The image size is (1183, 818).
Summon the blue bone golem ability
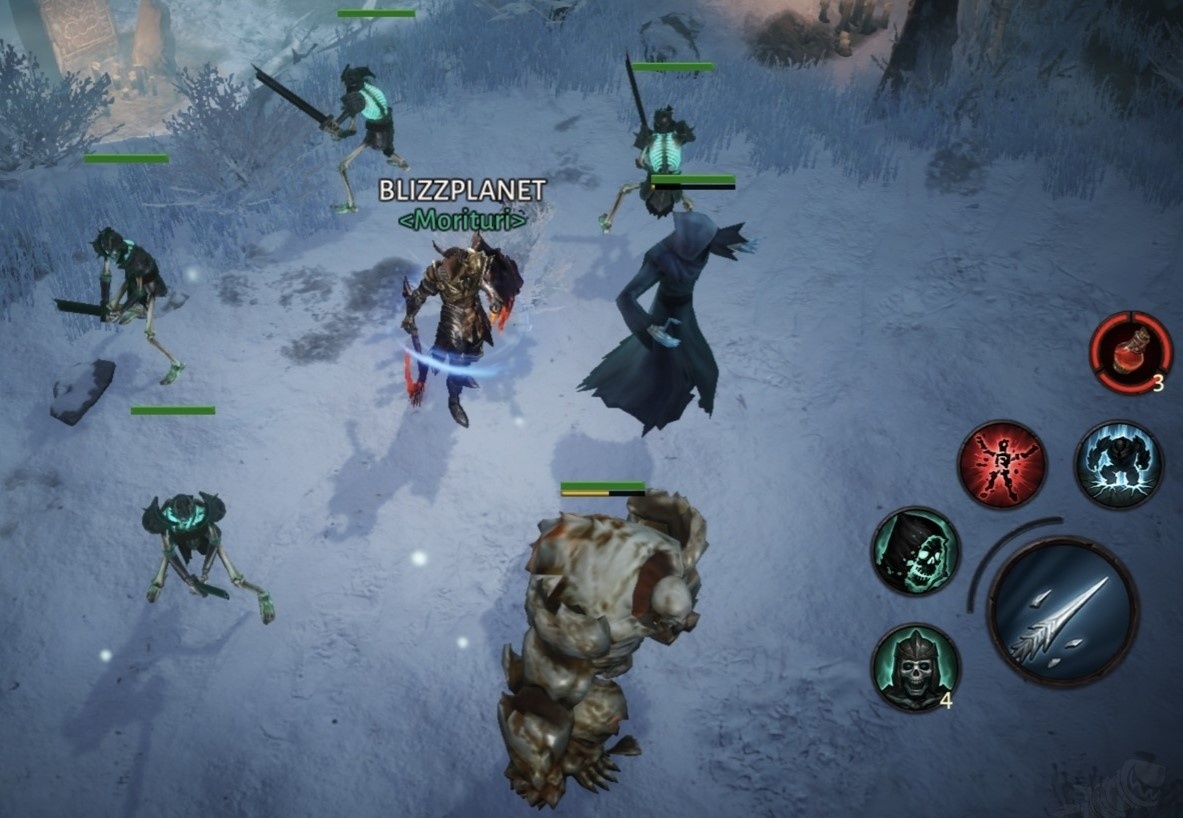click(1118, 464)
